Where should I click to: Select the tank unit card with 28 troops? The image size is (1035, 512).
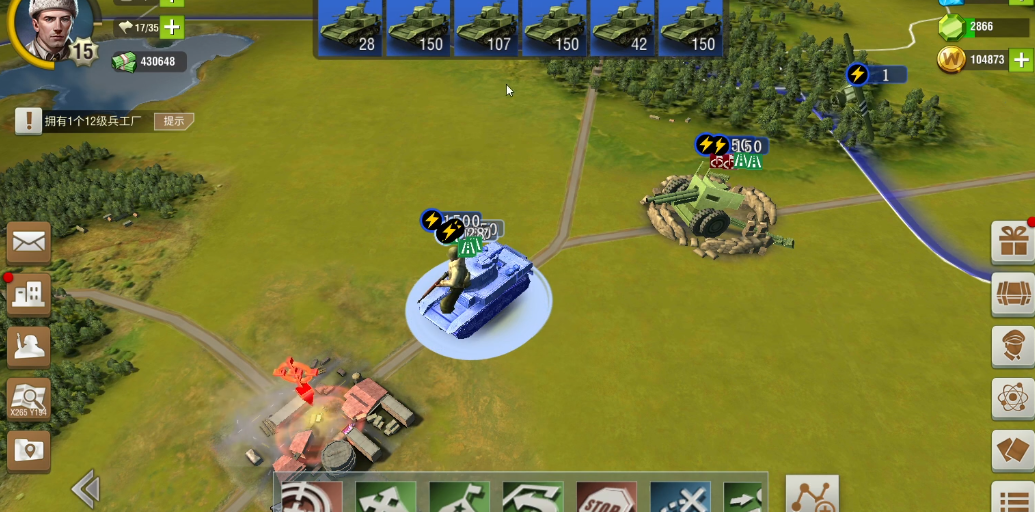click(x=351, y=28)
